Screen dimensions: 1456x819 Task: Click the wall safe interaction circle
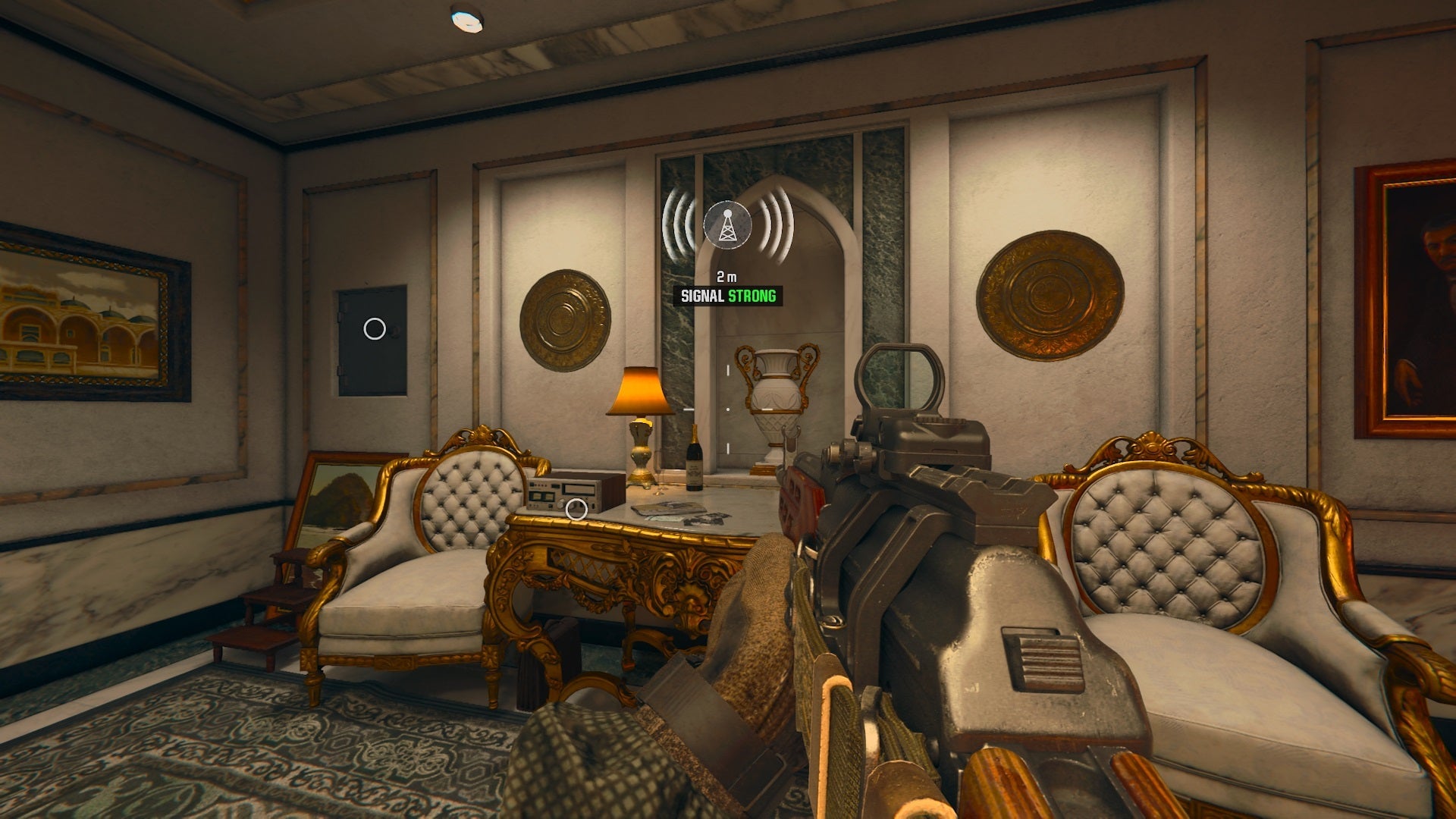tap(375, 329)
